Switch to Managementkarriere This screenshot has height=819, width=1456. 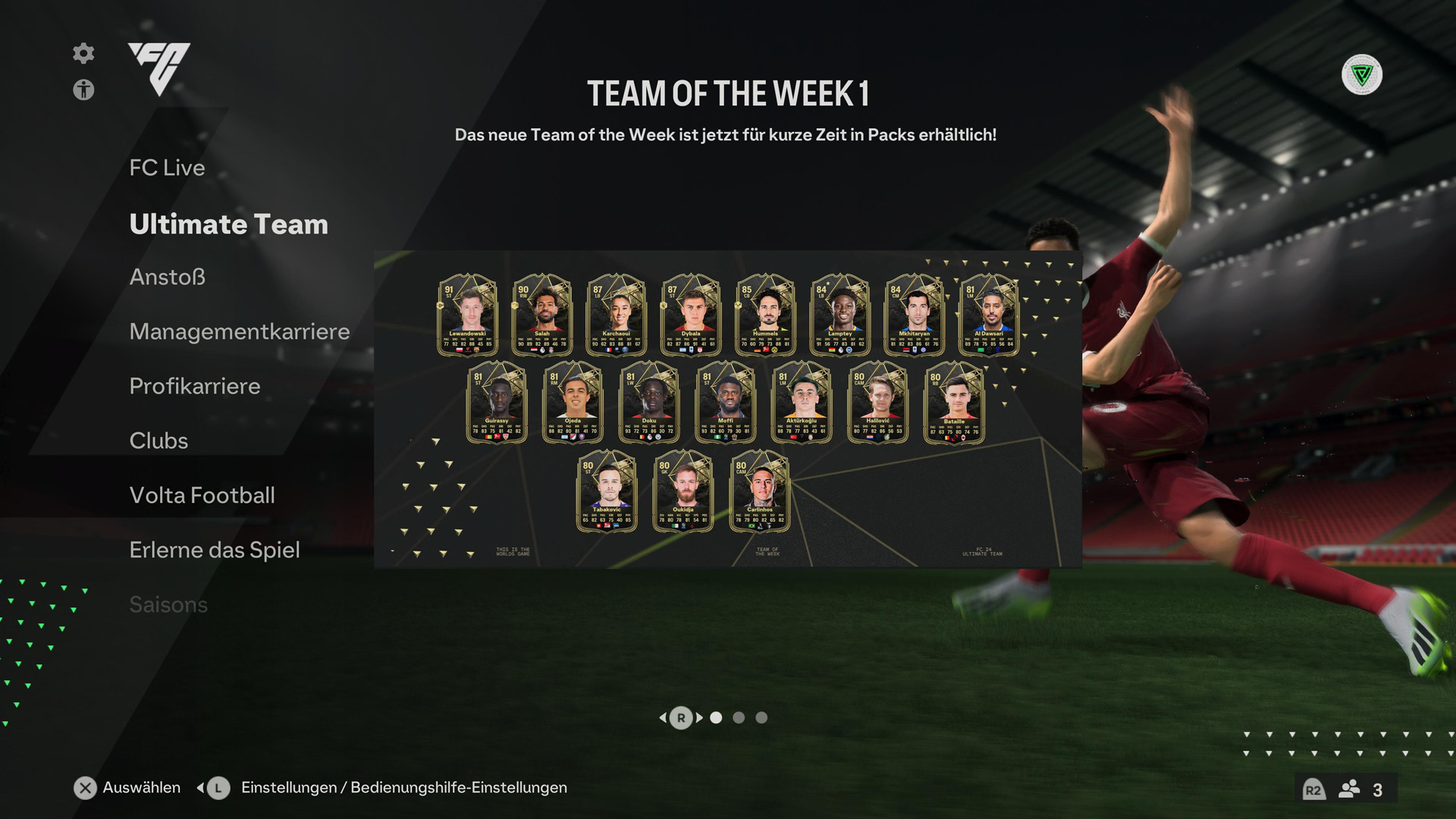click(x=240, y=331)
